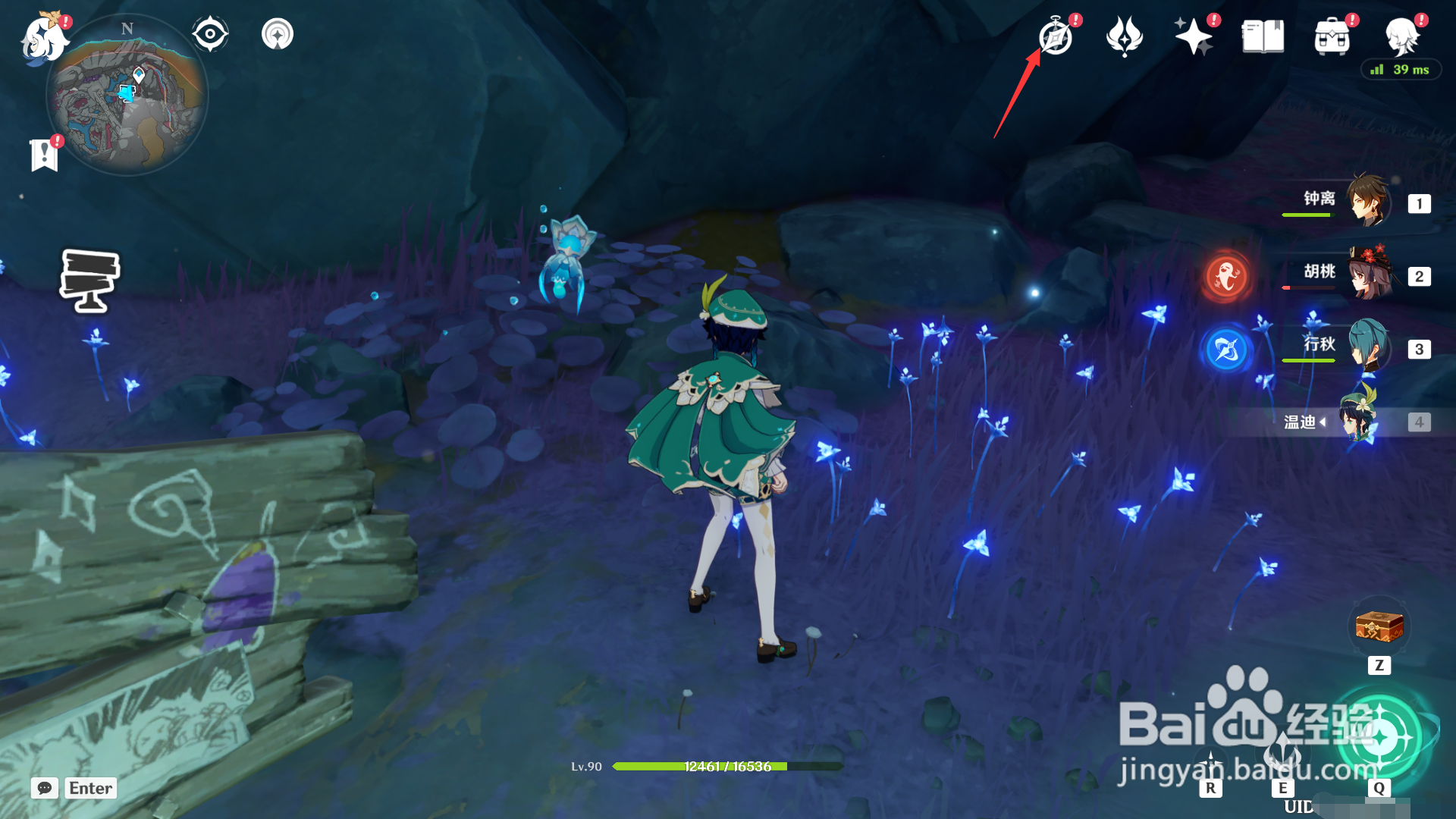The width and height of the screenshot is (1456, 819).
Task: Click the signpost bulletin icon
Action: point(89,281)
